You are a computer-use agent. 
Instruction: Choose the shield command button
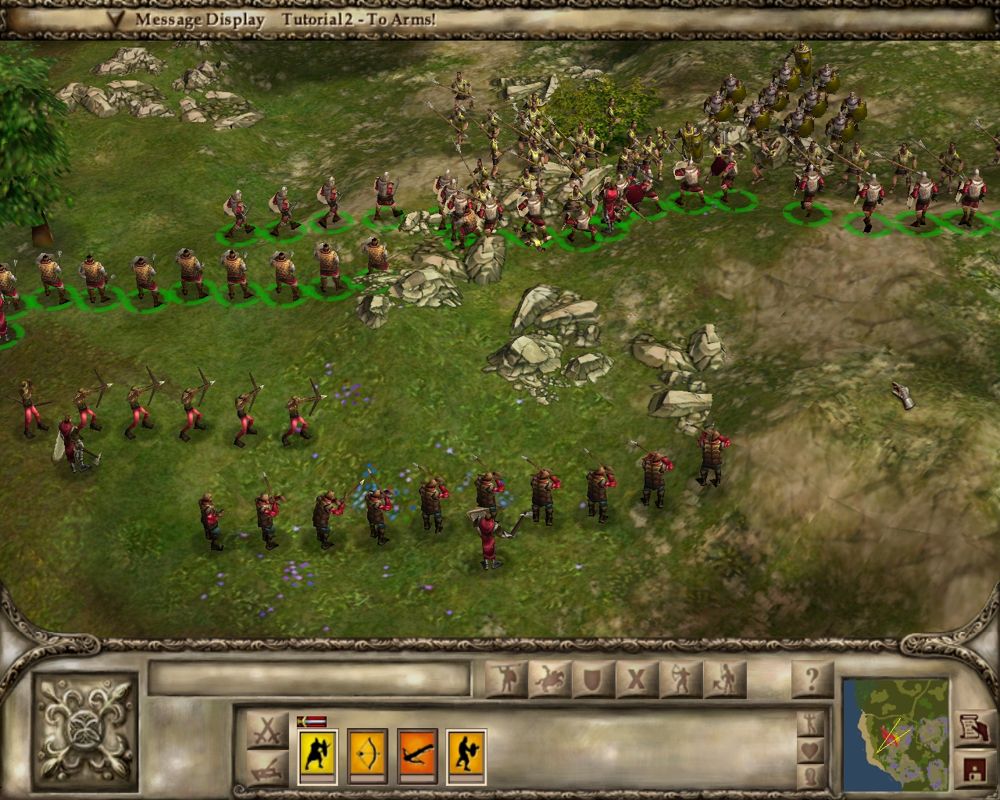click(x=593, y=680)
